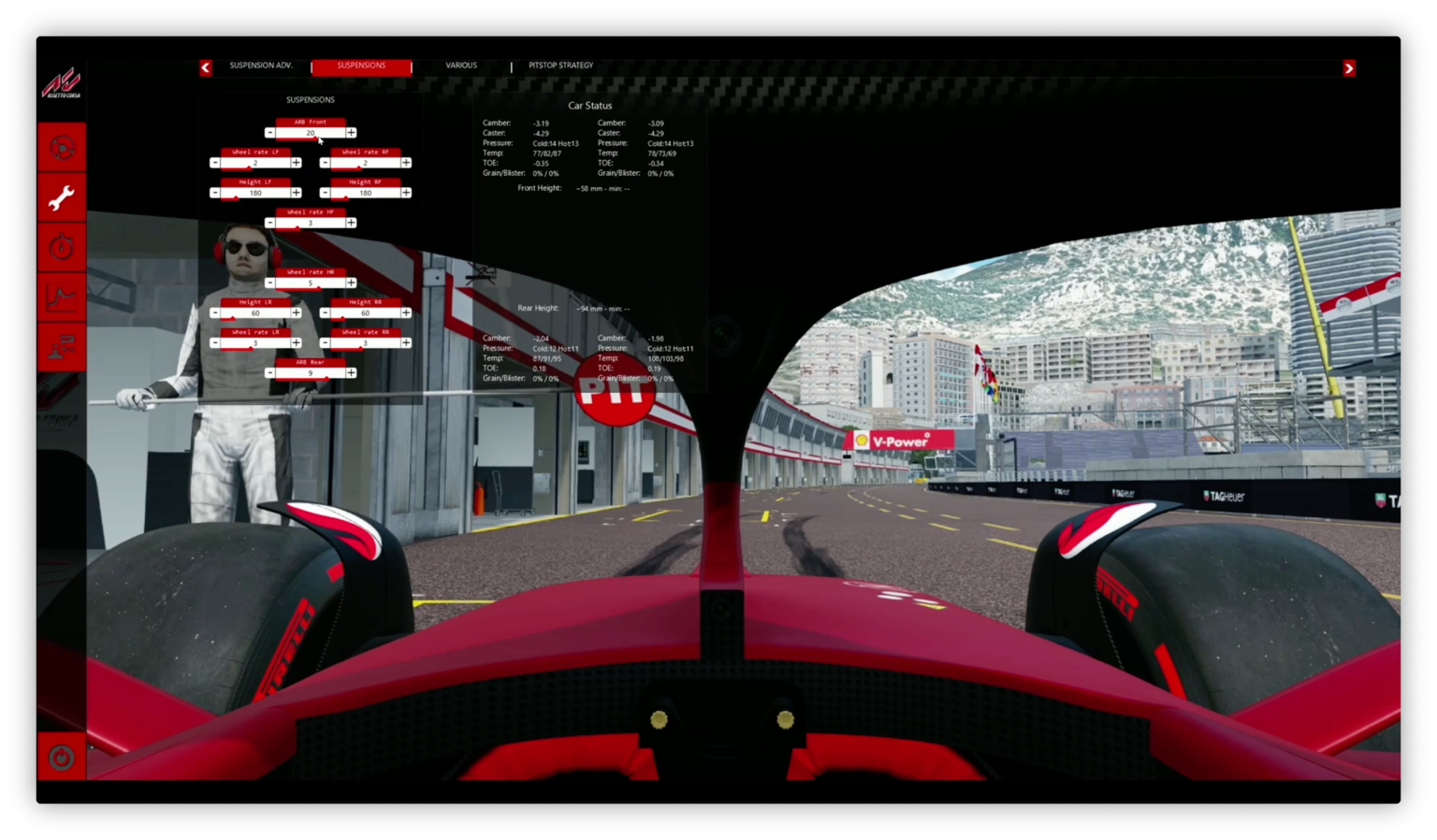Click the left arrow beside the tab bar

(x=205, y=67)
